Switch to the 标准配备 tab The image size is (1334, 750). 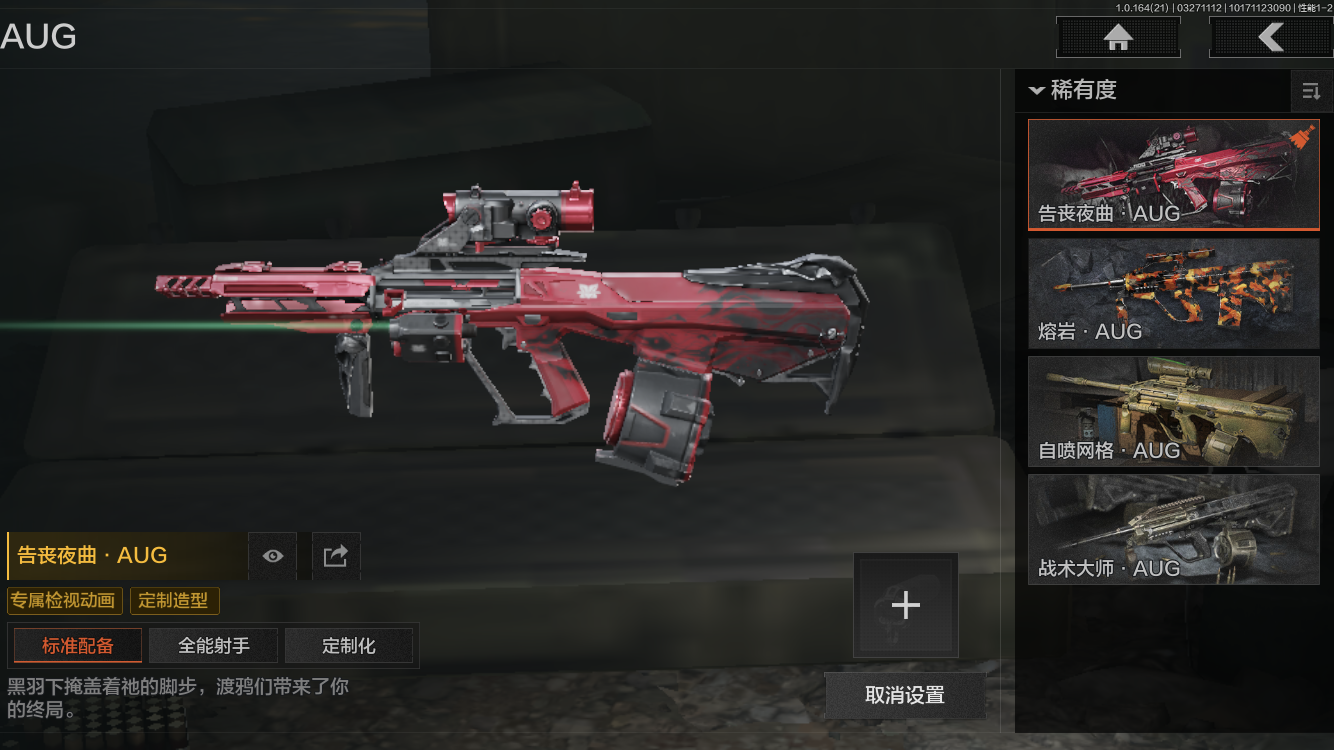(78, 646)
